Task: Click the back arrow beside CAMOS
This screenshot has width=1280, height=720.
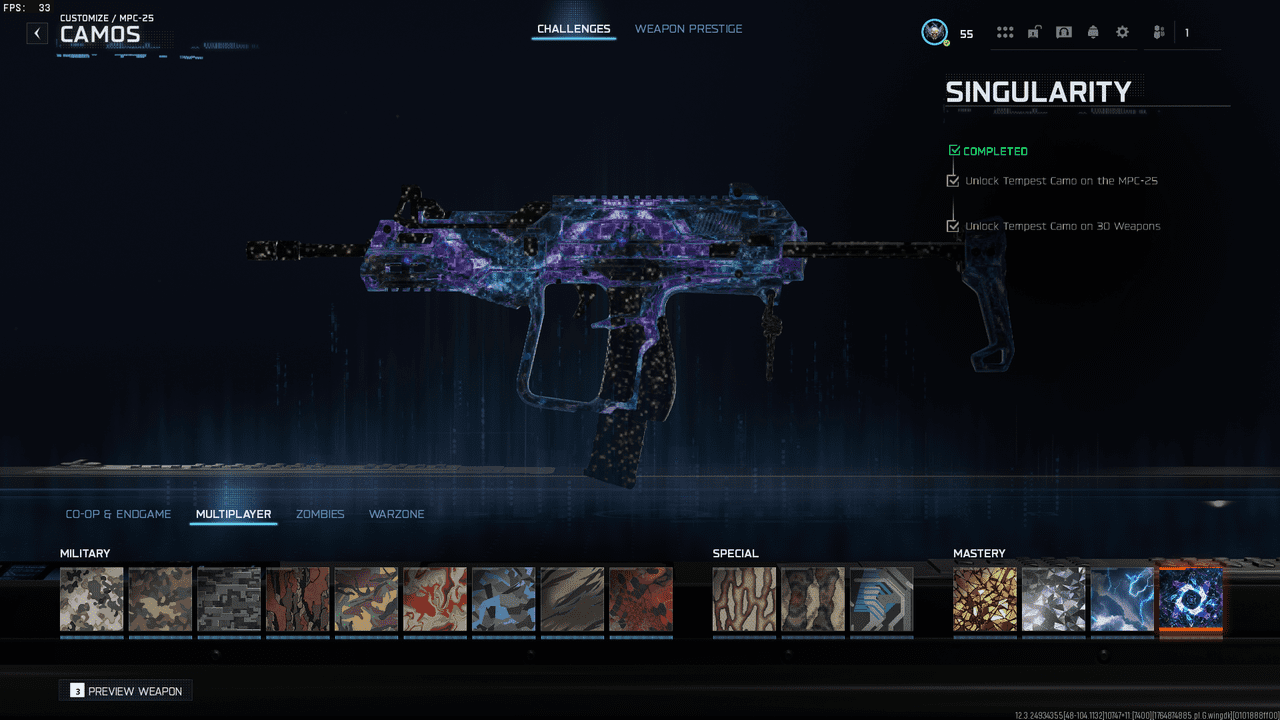Action: click(37, 33)
